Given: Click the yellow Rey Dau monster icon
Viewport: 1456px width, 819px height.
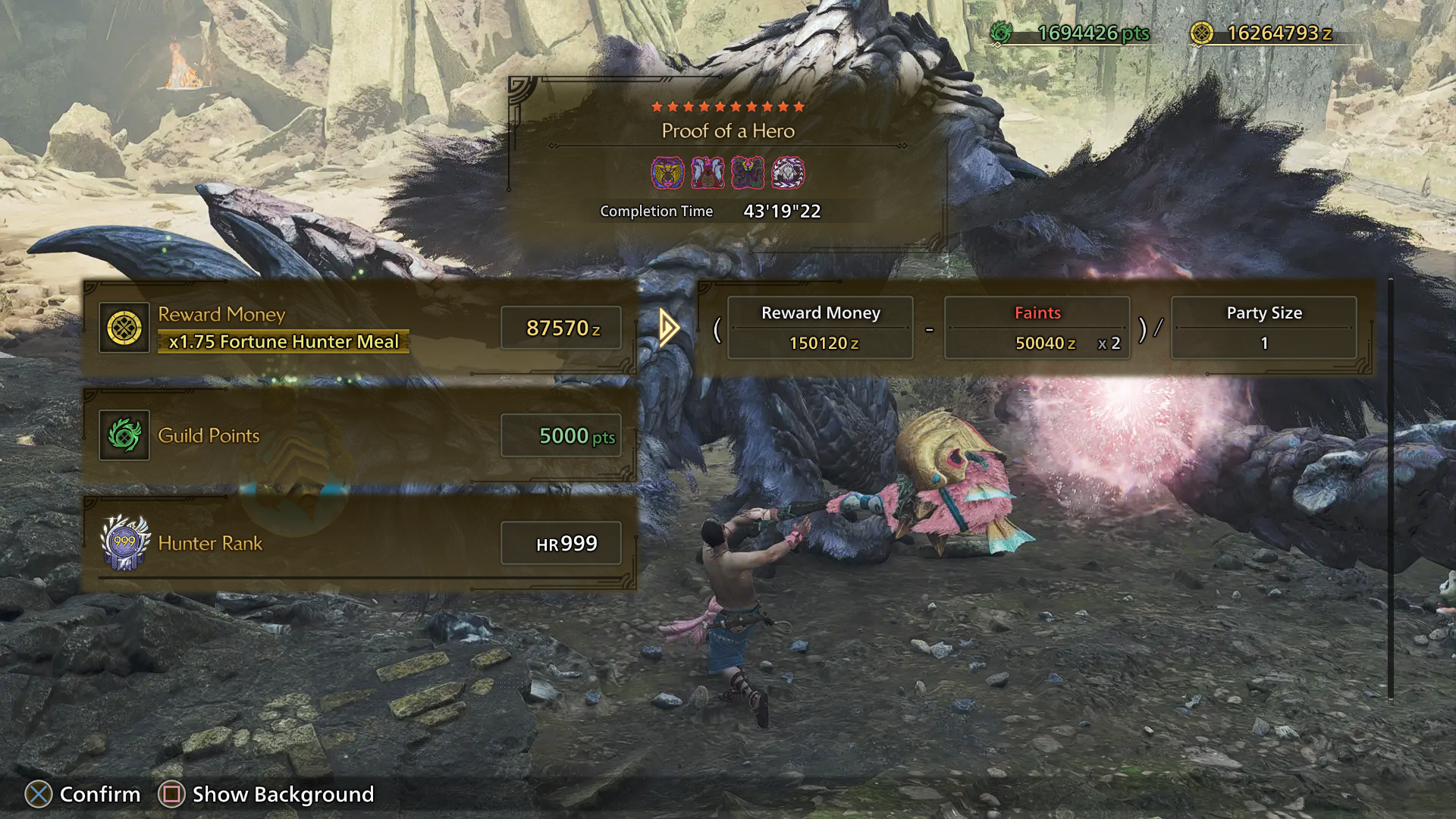Looking at the screenshot, I should pyautogui.click(x=667, y=173).
